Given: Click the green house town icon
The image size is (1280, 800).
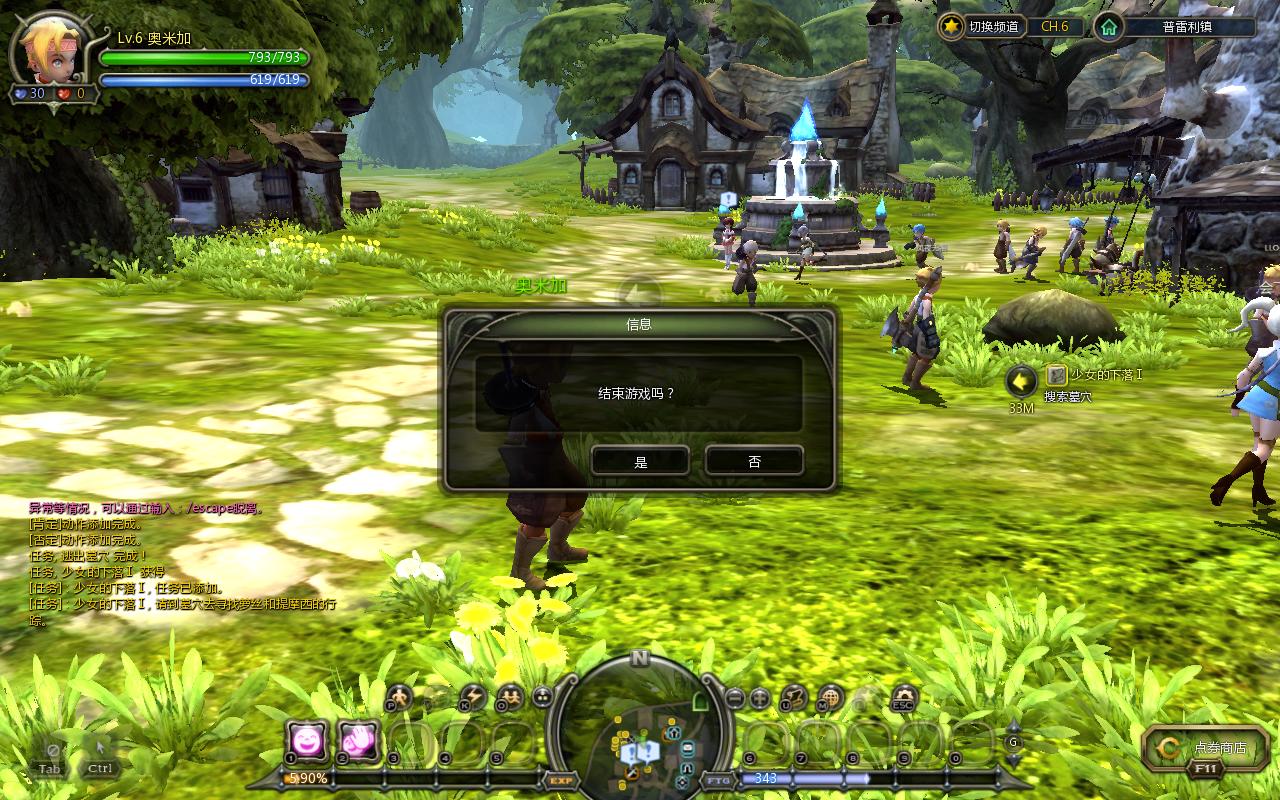Looking at the screenshot, I should [1108, 27].
